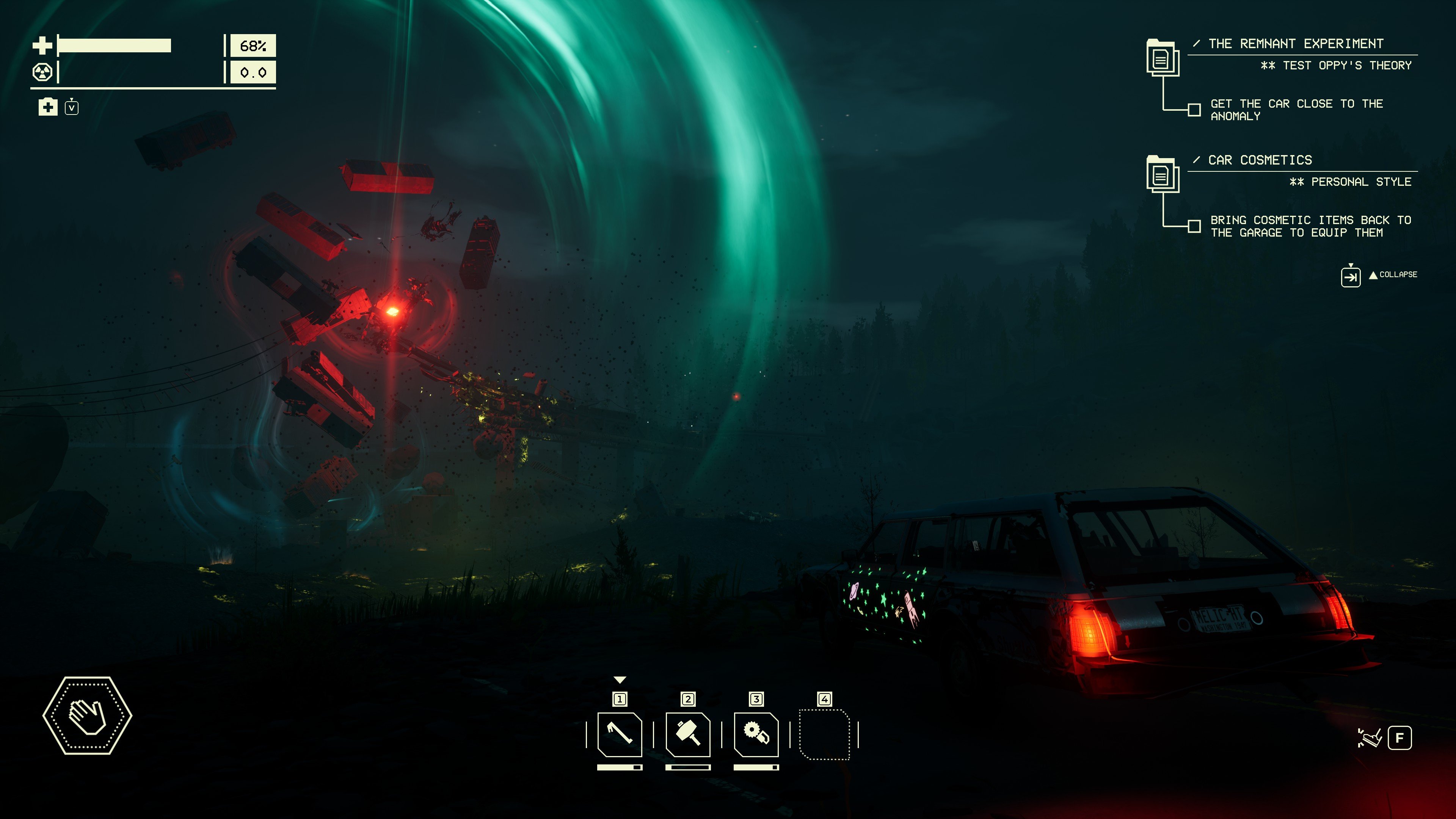Use the medkit icon below health bar
Image resolution: width=1456 pixels, height=819 pixels.
point(48,106)
